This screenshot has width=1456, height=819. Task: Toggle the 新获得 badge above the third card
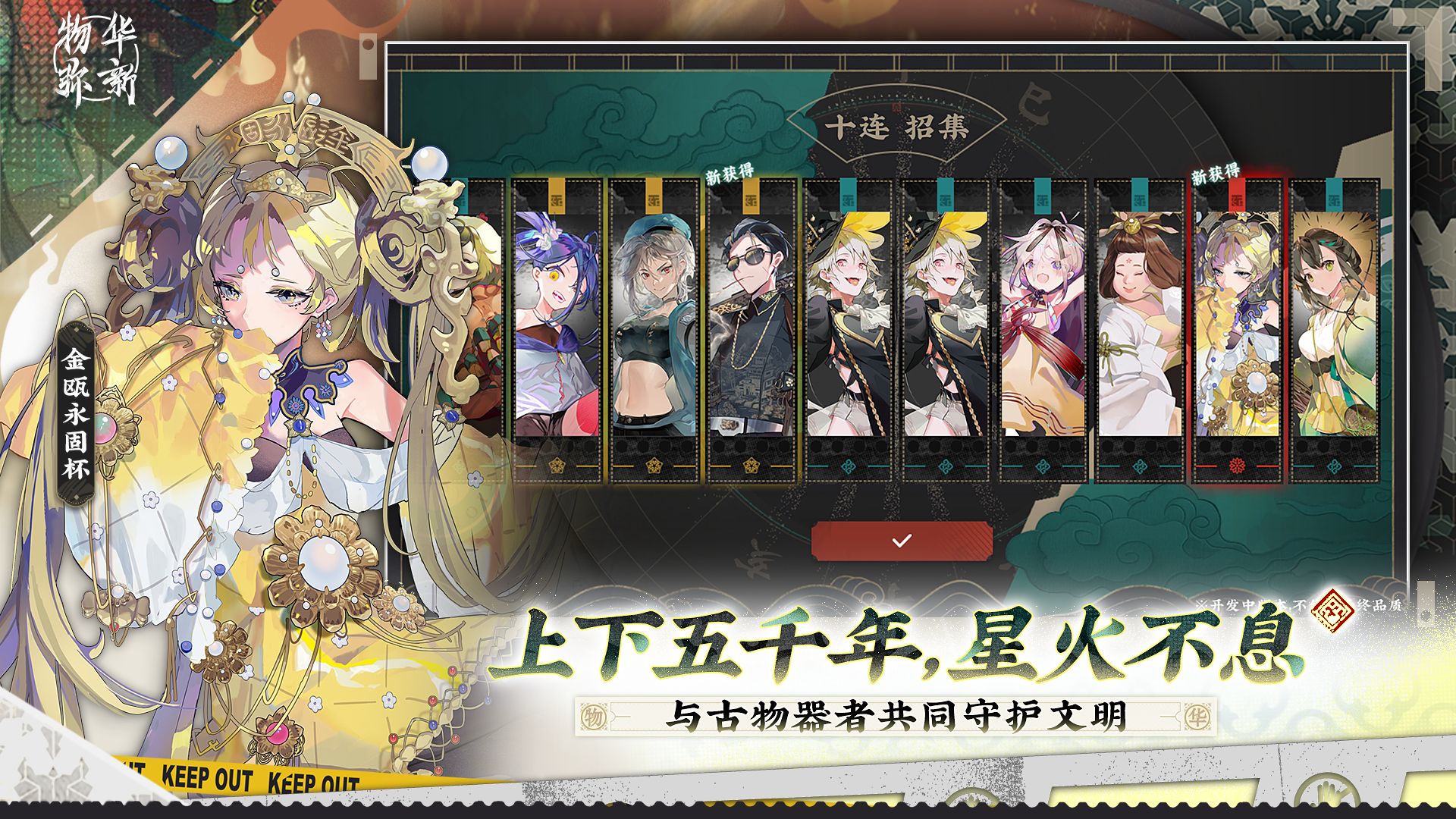(x=728, y=173)
